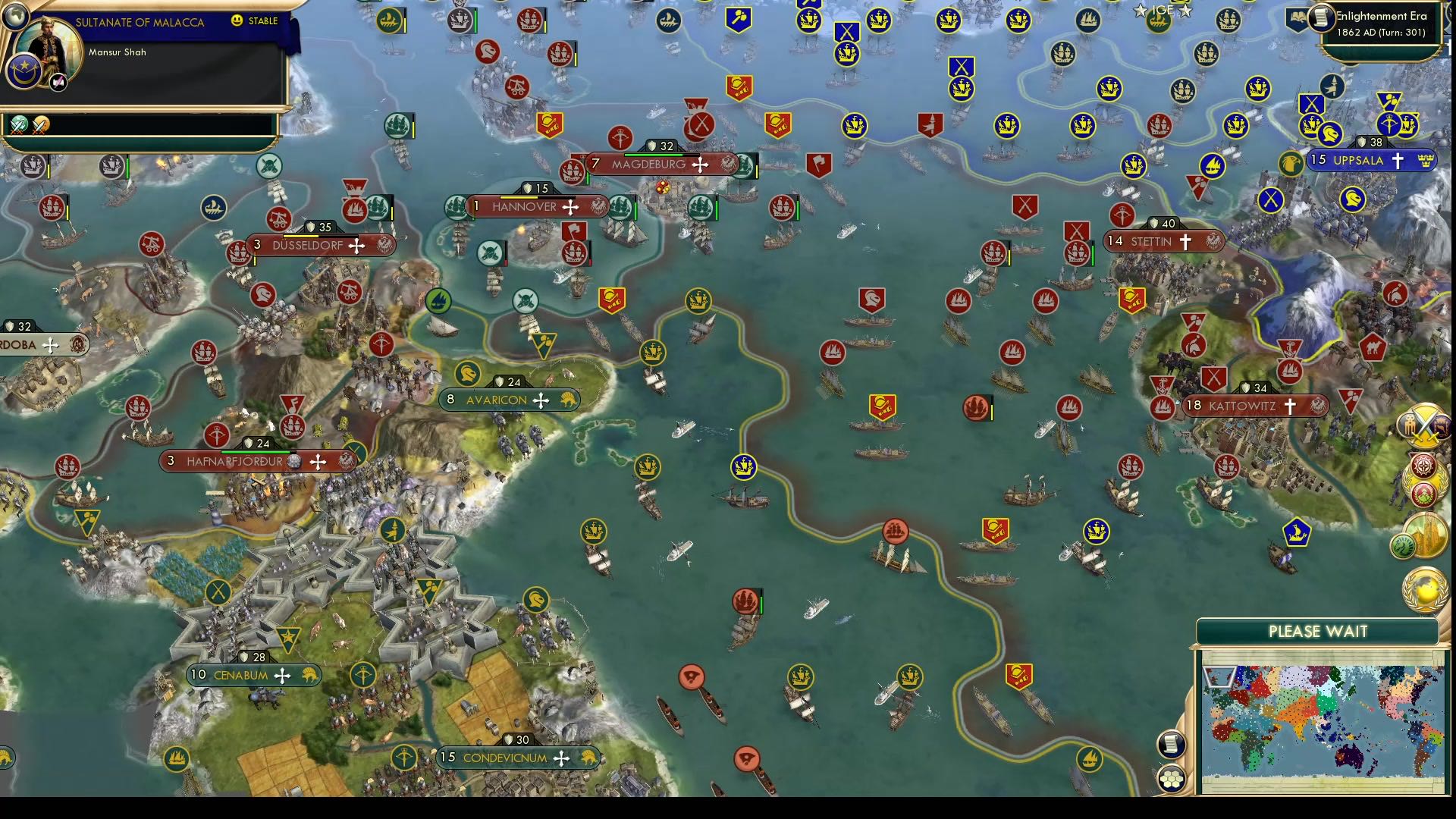Viewport: 1456px width, 819px height.
Task: Toggle the globe overview button top-left corner
Action: coord(17,17)
